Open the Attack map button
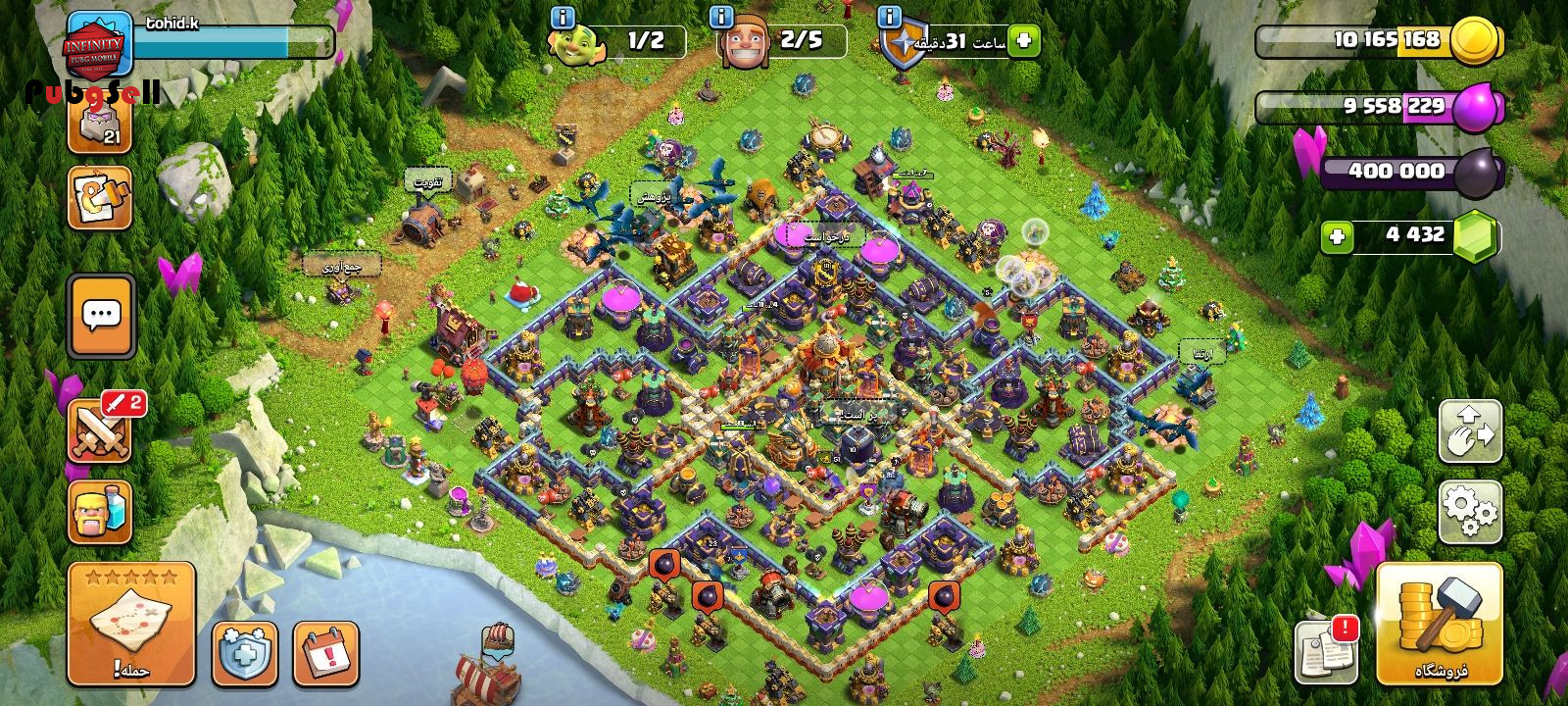This screenshot has height=706, width=1568. coord(131,624)
